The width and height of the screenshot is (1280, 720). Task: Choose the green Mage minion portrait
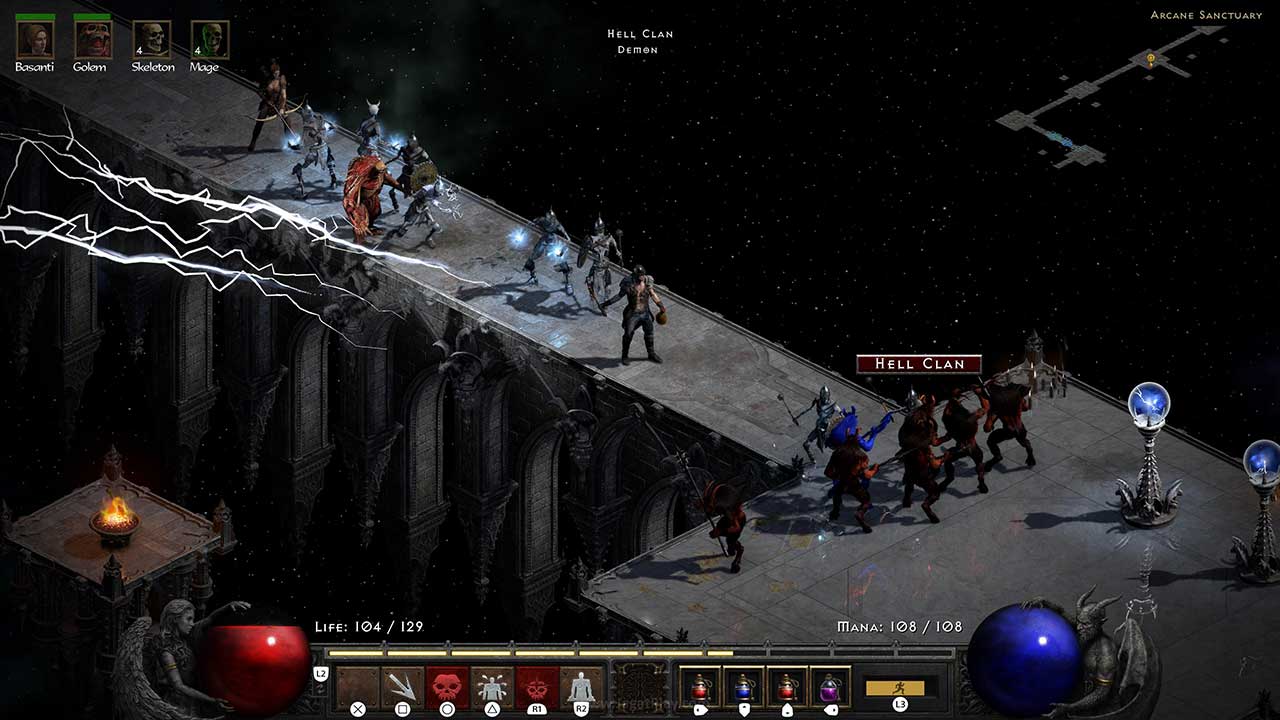click(210, 40)
